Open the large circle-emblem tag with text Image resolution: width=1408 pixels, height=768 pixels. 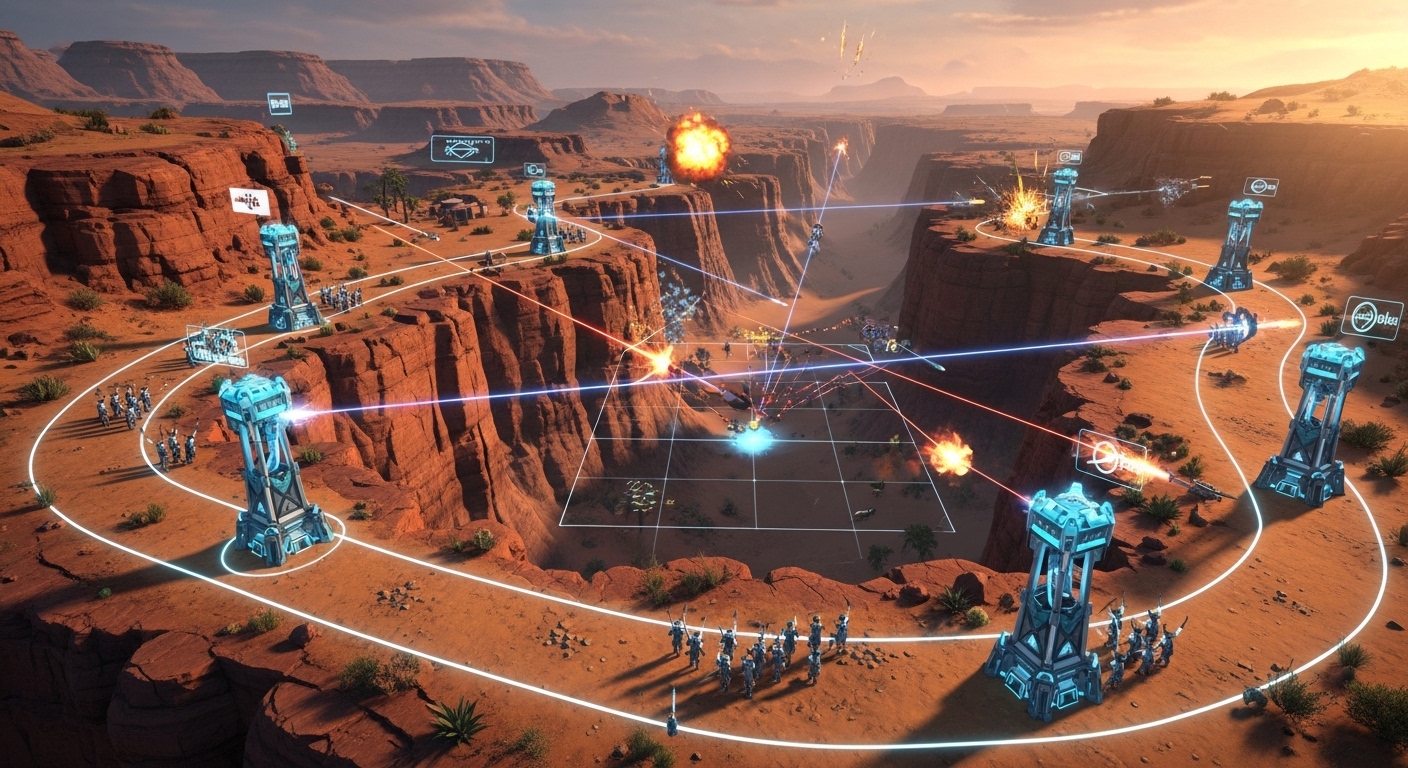1371,317
